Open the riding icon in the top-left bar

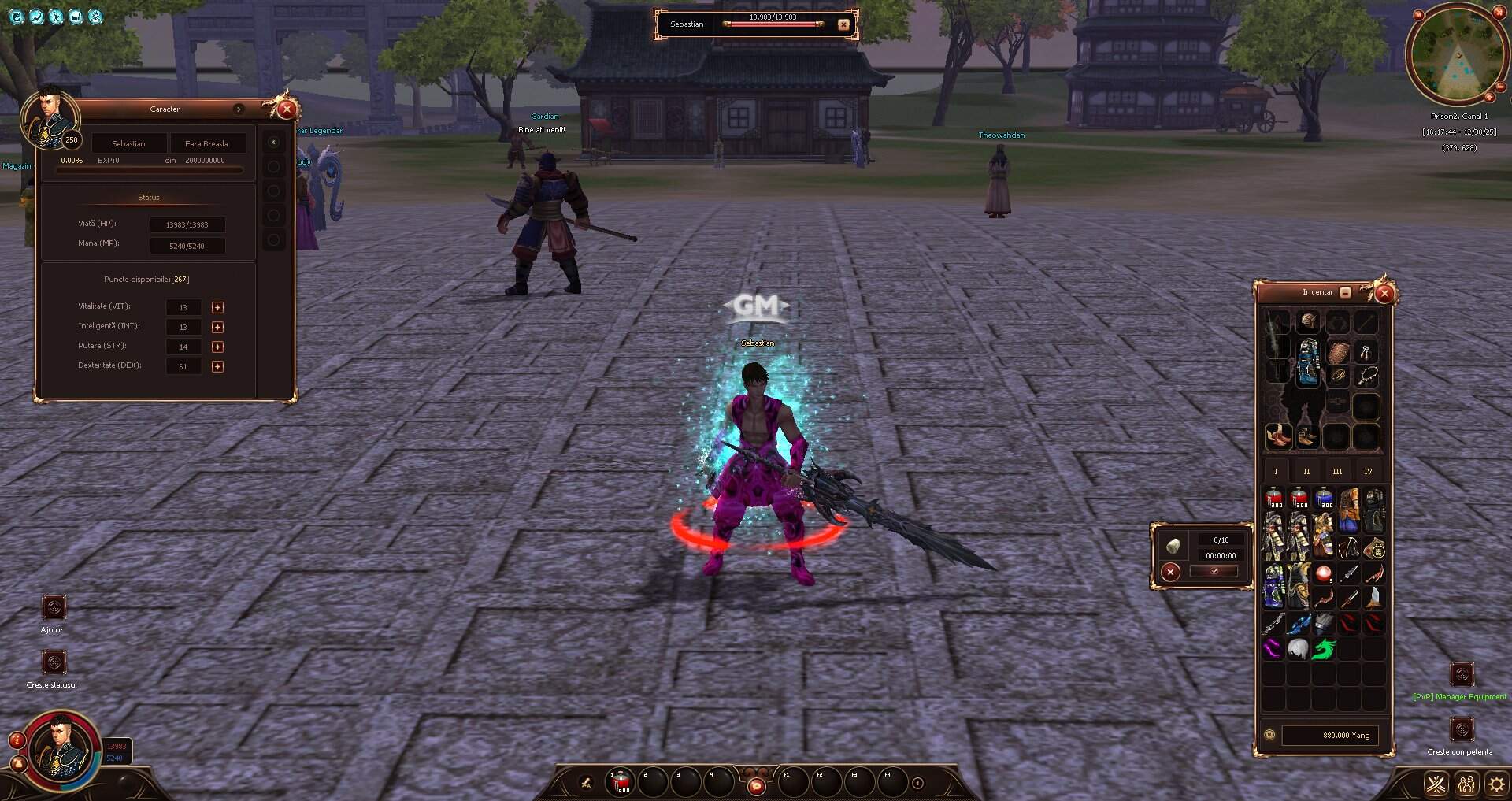click(x=36, y=16)
